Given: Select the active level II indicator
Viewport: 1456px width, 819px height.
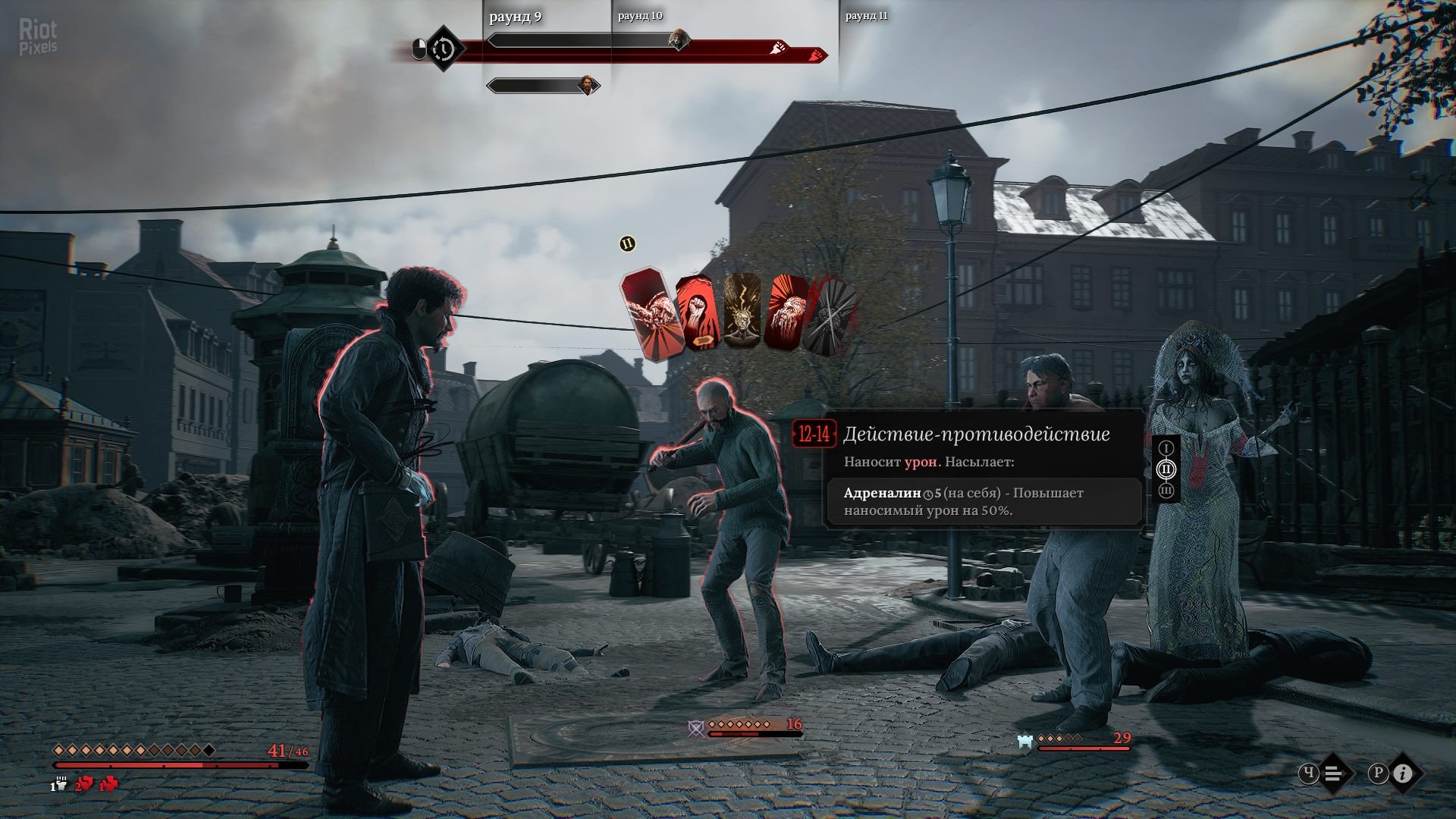Looking at the screenshot, I should pos(1166,469).
